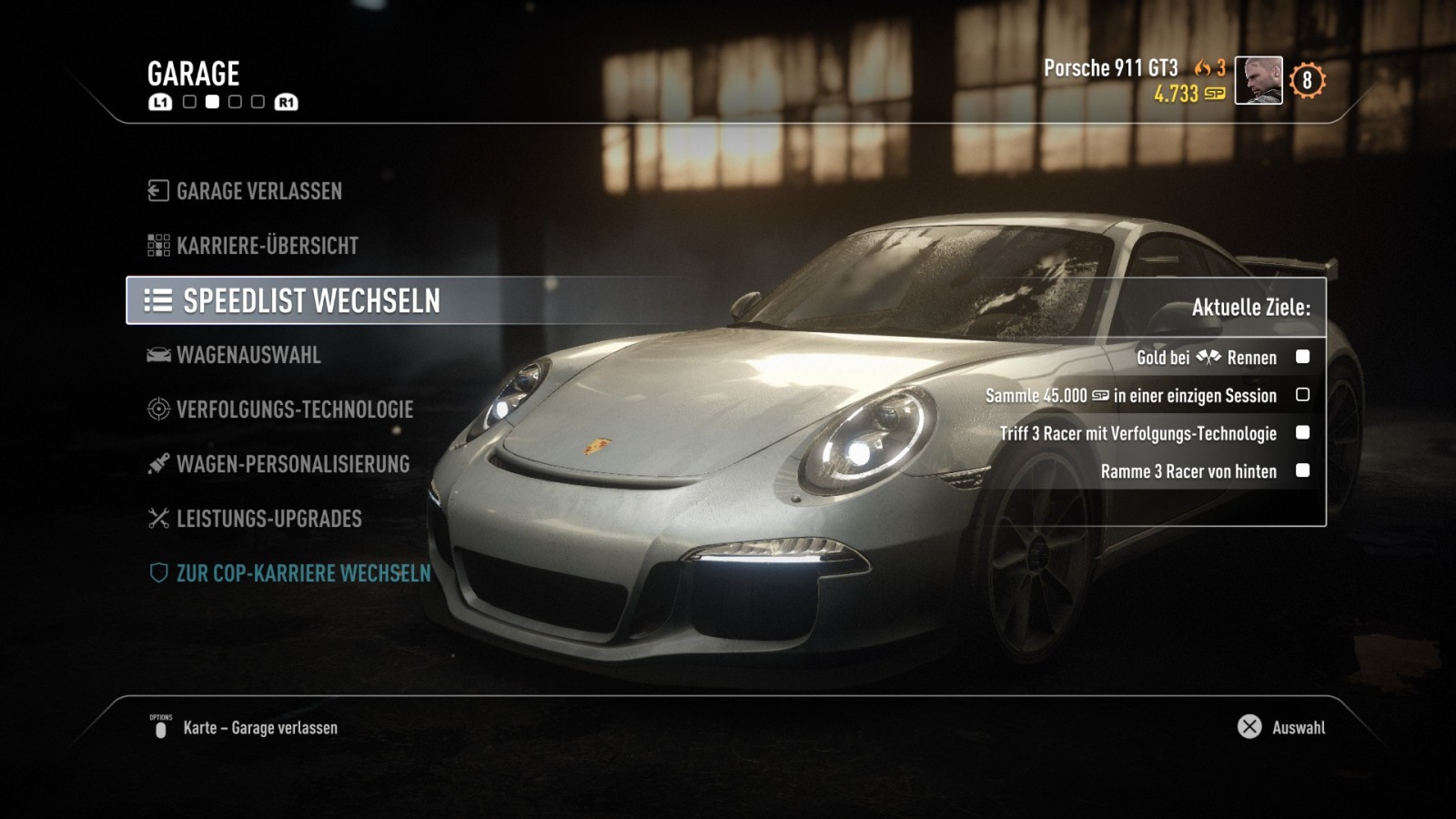Open the Karriere-Übersicht entry
The width and height of the screenshot is (1456, 819).
(x=267, y=246)
